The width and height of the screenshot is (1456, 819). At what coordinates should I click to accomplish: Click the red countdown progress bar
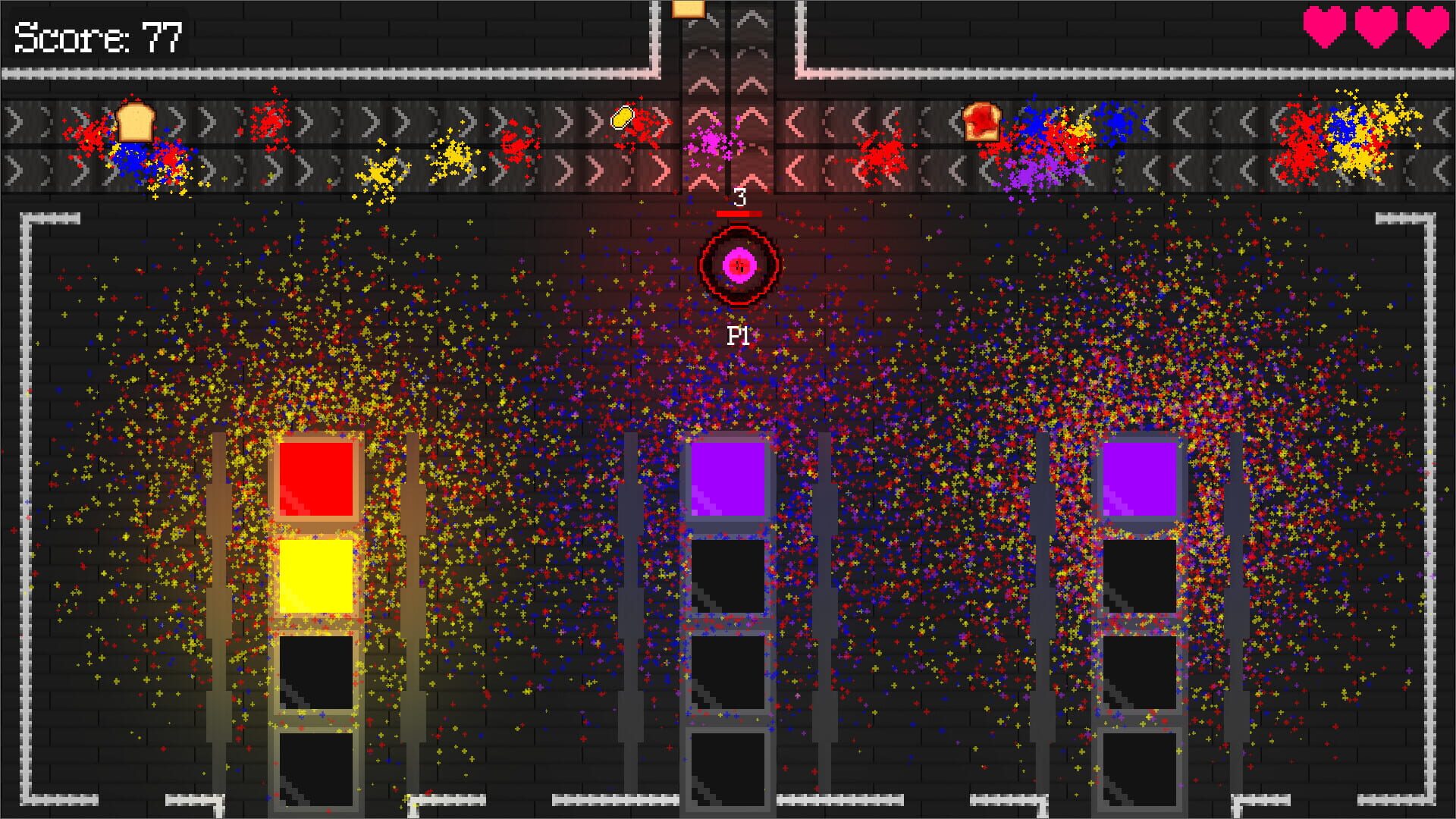point(739,215)
